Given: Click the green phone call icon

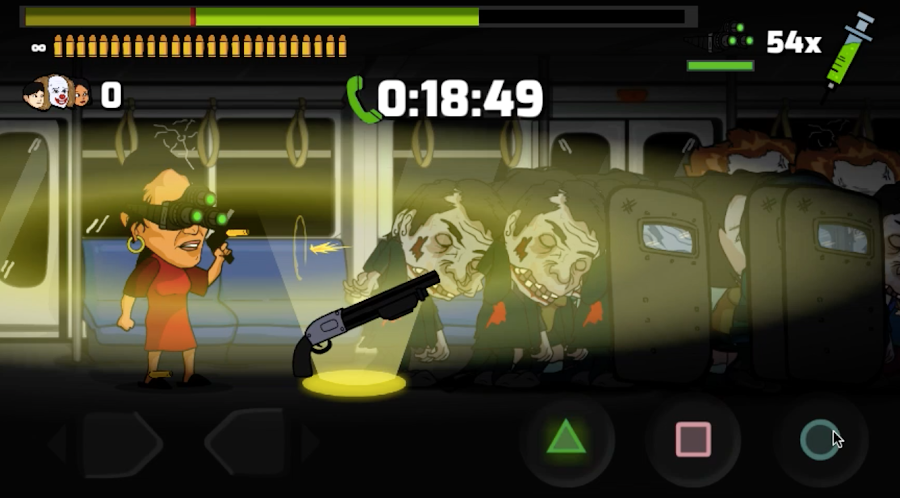Looking at the screenshot, I should pos(362,98).
